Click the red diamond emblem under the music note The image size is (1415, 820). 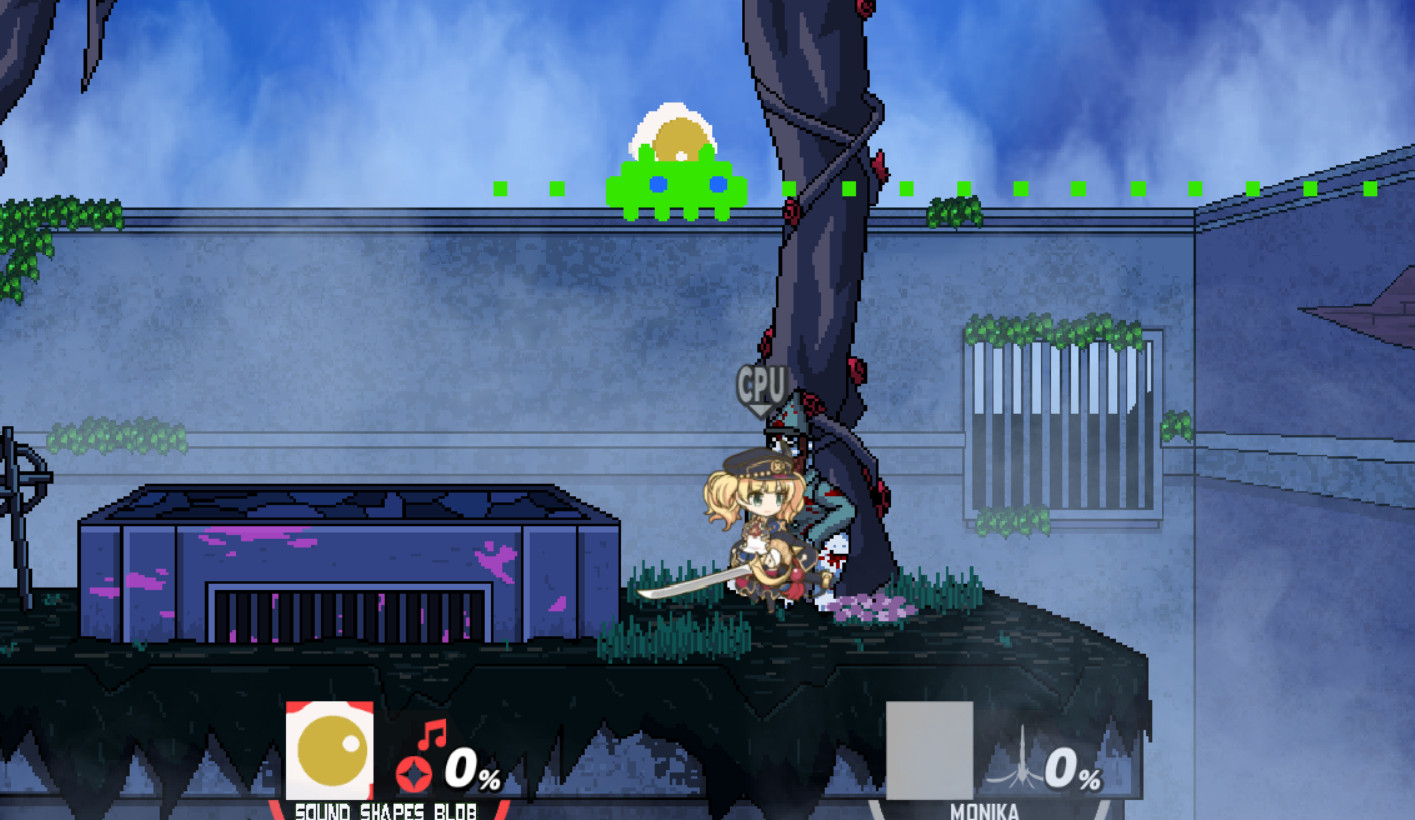point(414,772)
